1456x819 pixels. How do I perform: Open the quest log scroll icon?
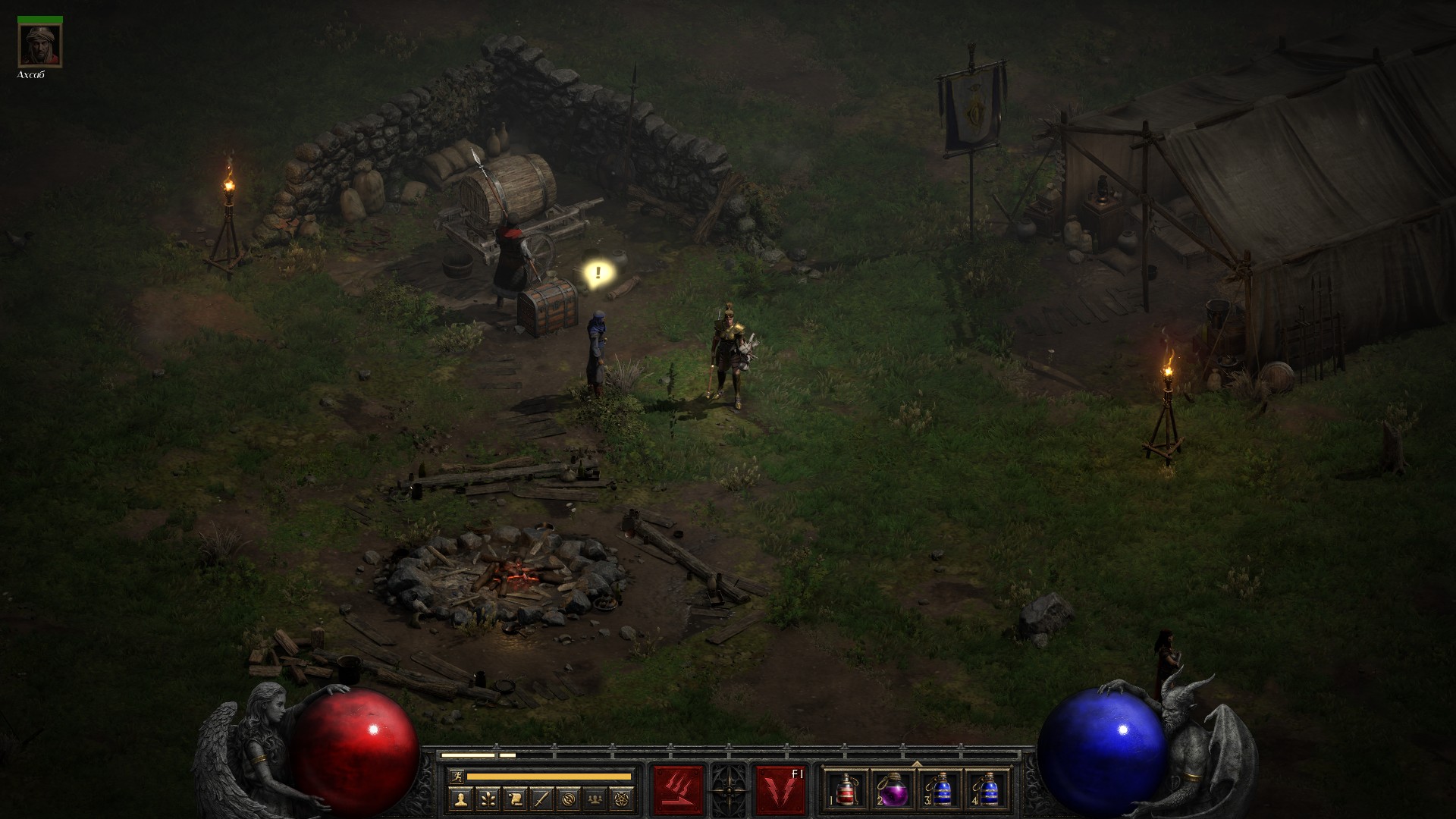click(514, 799)
